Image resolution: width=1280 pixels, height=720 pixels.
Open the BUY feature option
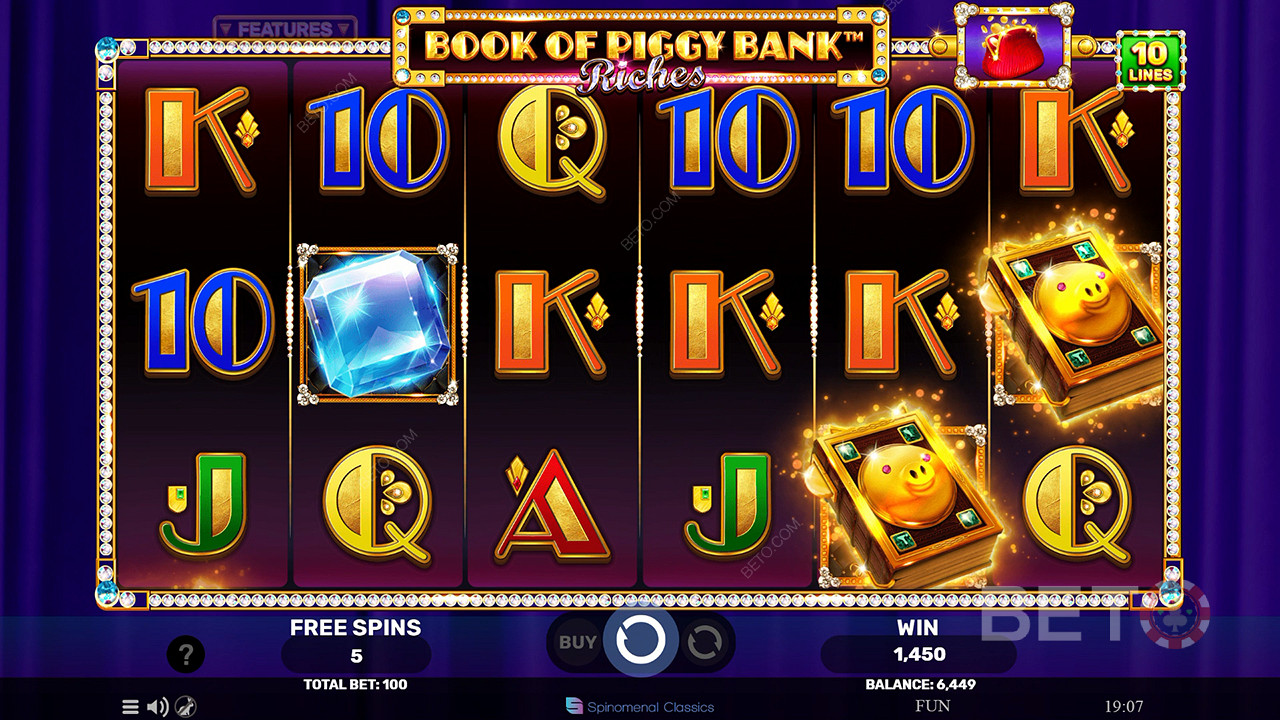(577, 642)
